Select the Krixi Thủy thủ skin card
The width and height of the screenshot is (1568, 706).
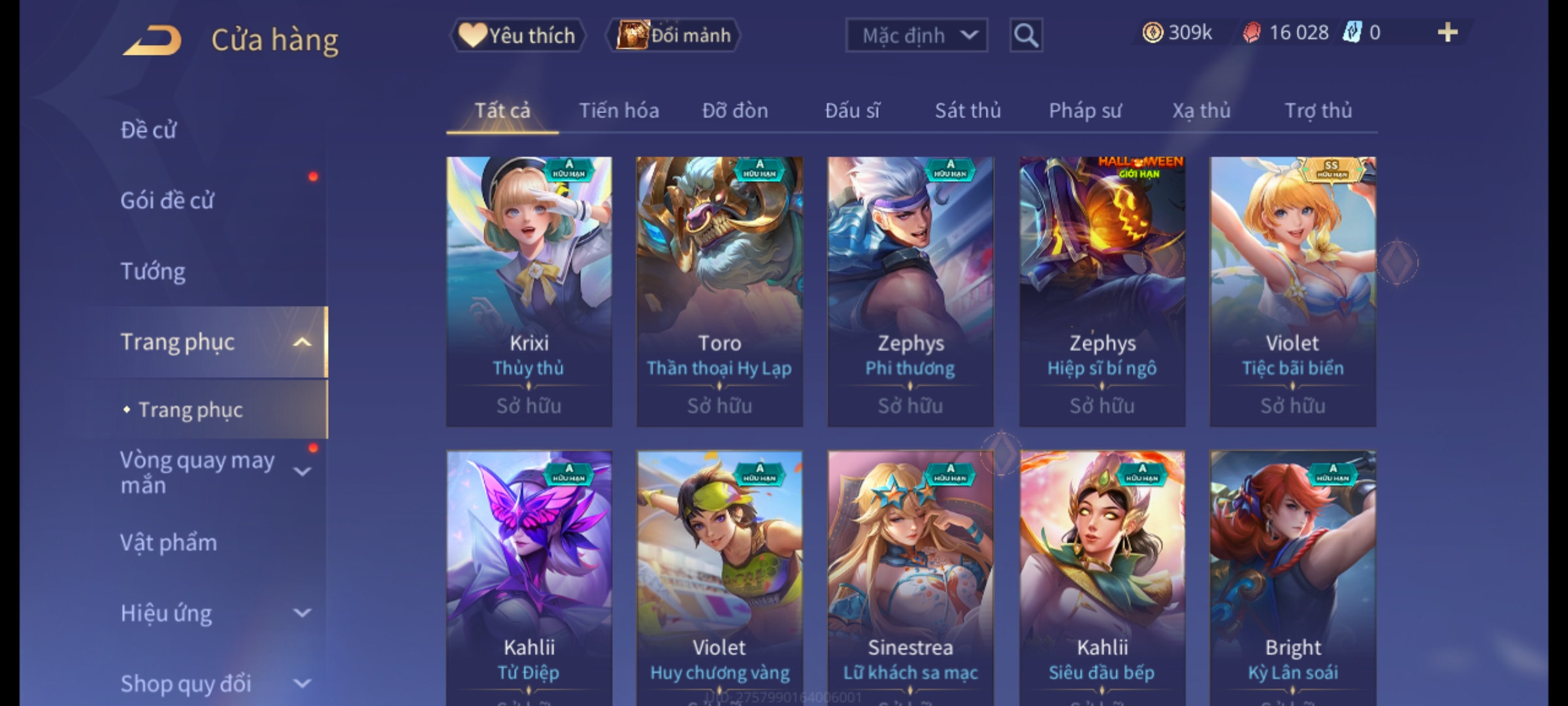click(529, 292)
